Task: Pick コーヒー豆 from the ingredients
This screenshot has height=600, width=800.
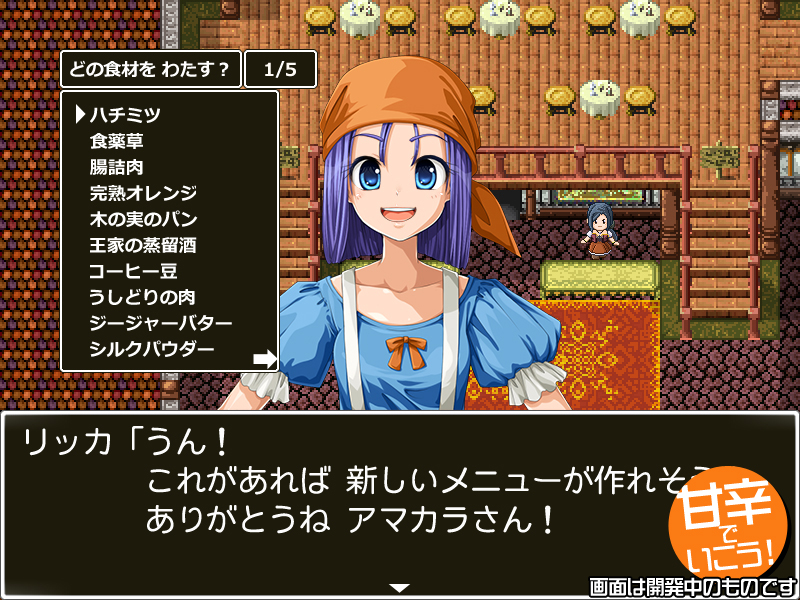Action: (x=133, y=271)
